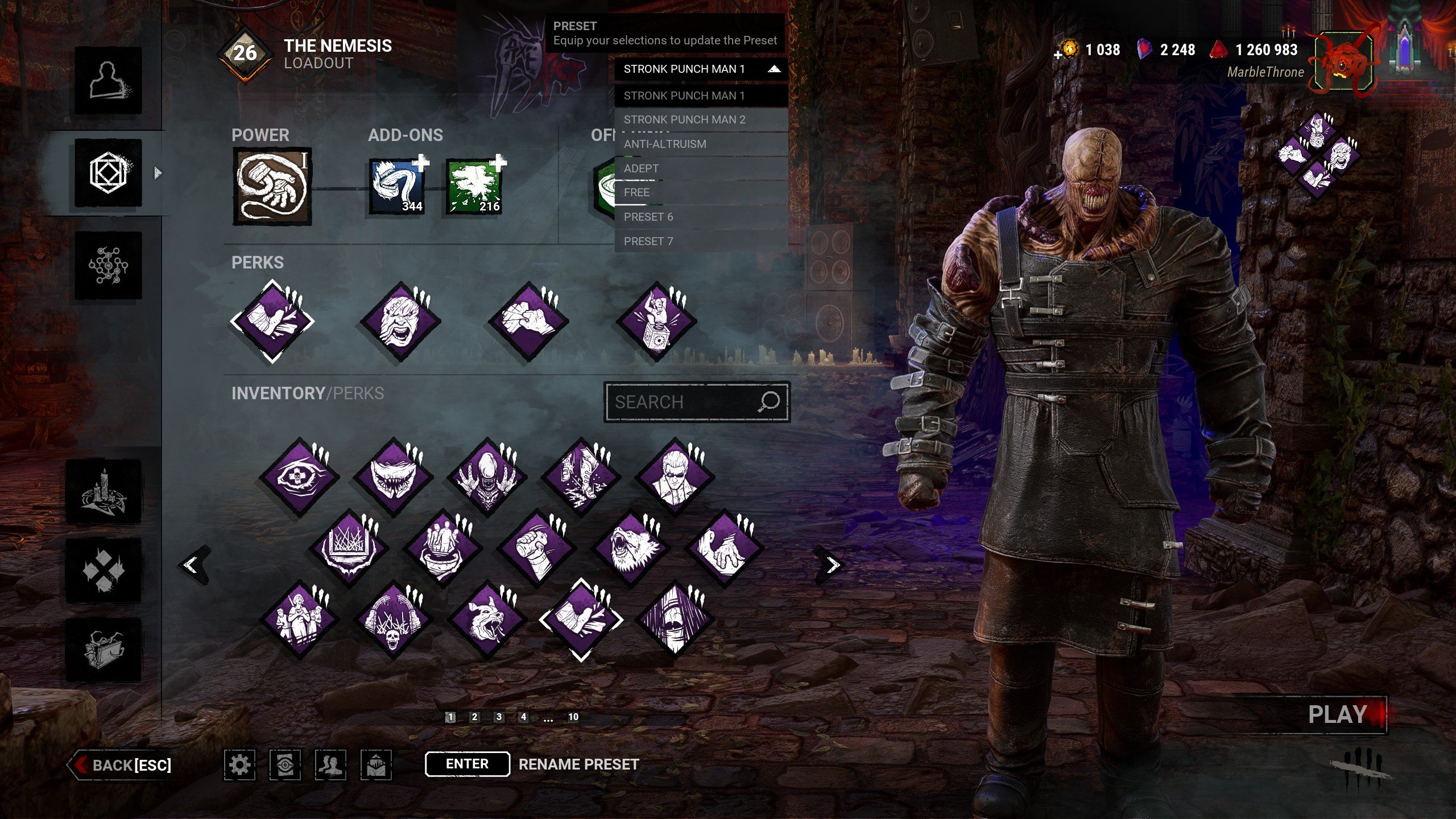The image size is (1456, 819).
Task: Select the Nemesis tentacle power icon
Action: point(272,187)
